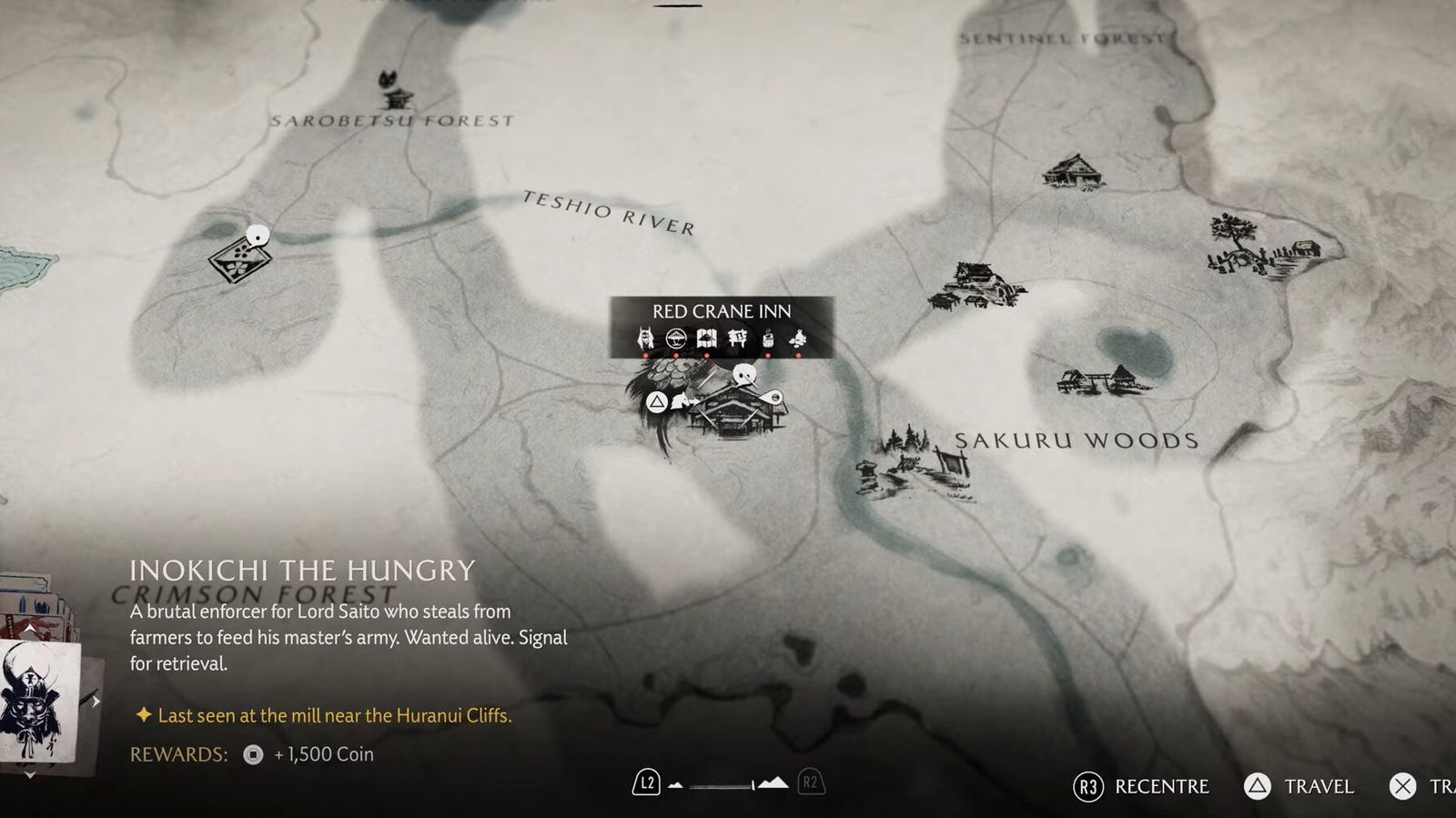Viewport: 1456px width, 818px height.
Task: Click the map scroll icon in inn tooltip
Action: (706, 339)
